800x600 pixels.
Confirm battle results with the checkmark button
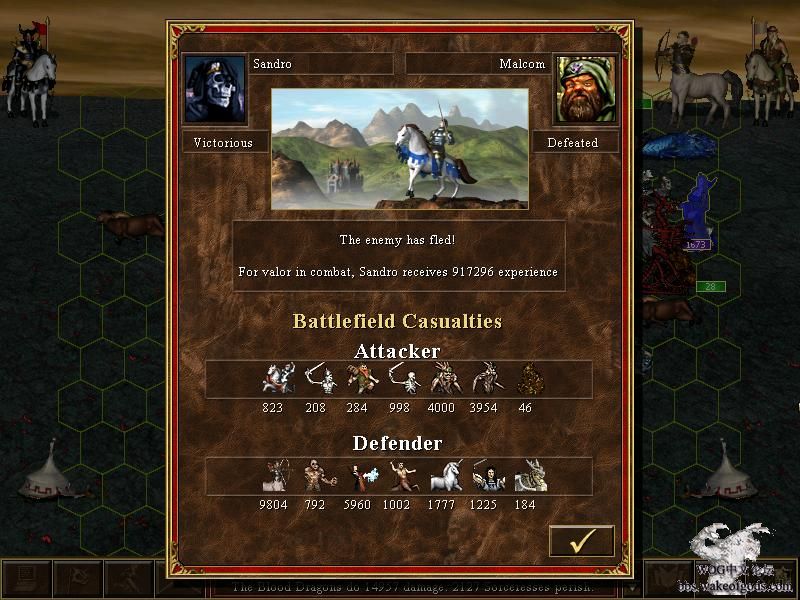[x=581, y=541]
